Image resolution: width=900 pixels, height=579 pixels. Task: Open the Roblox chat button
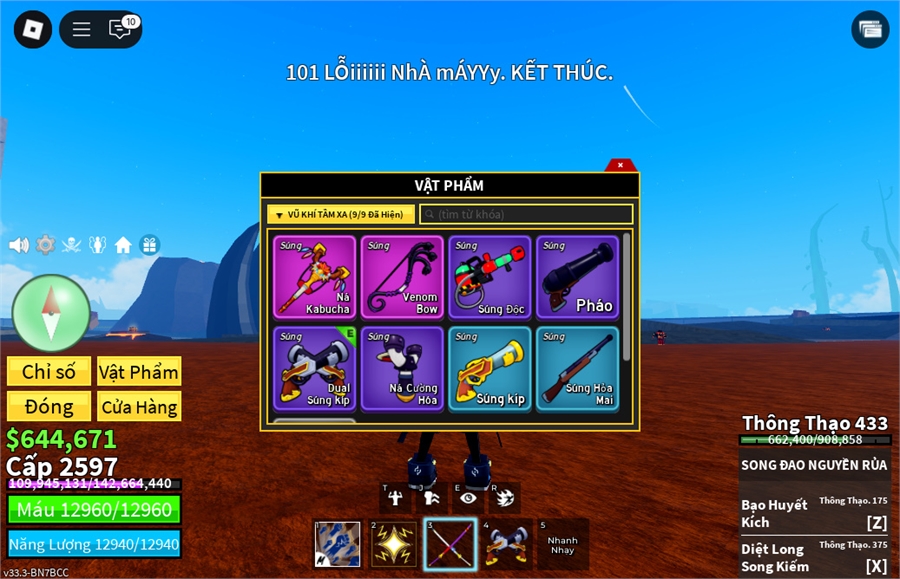(120, 29)
